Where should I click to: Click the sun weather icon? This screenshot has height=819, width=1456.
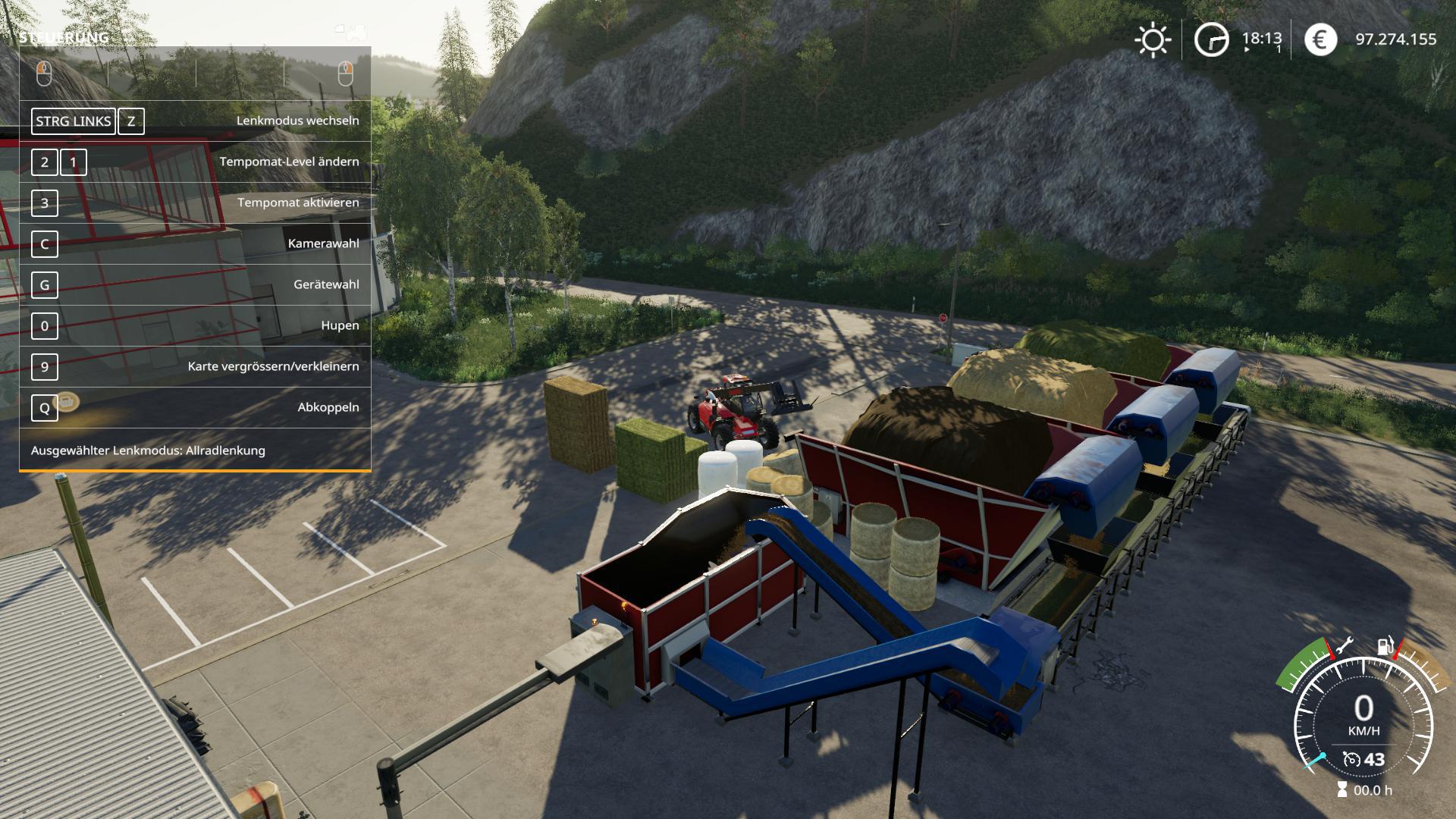click(x=1153, y=39)
